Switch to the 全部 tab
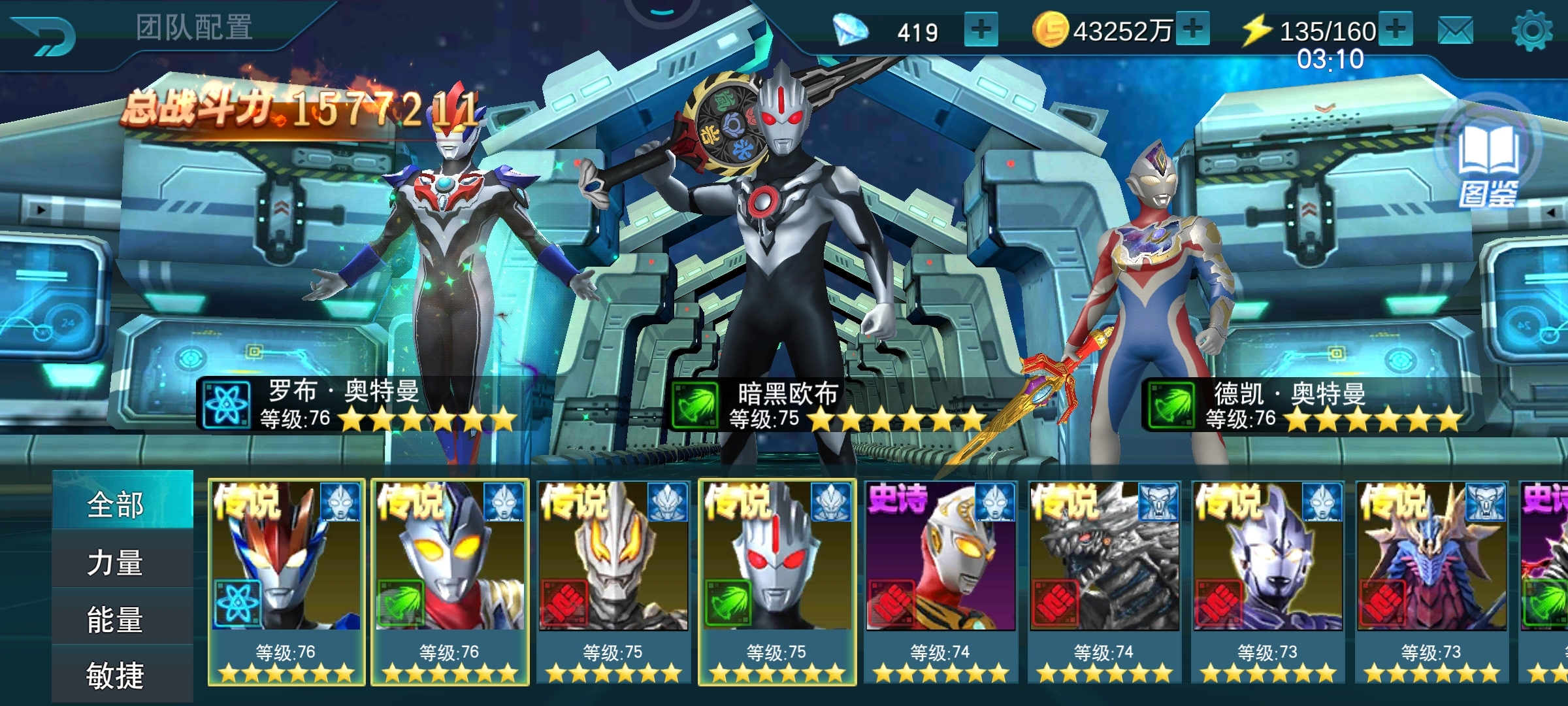Screen dimensions: 1568x706 coord(123,503)
